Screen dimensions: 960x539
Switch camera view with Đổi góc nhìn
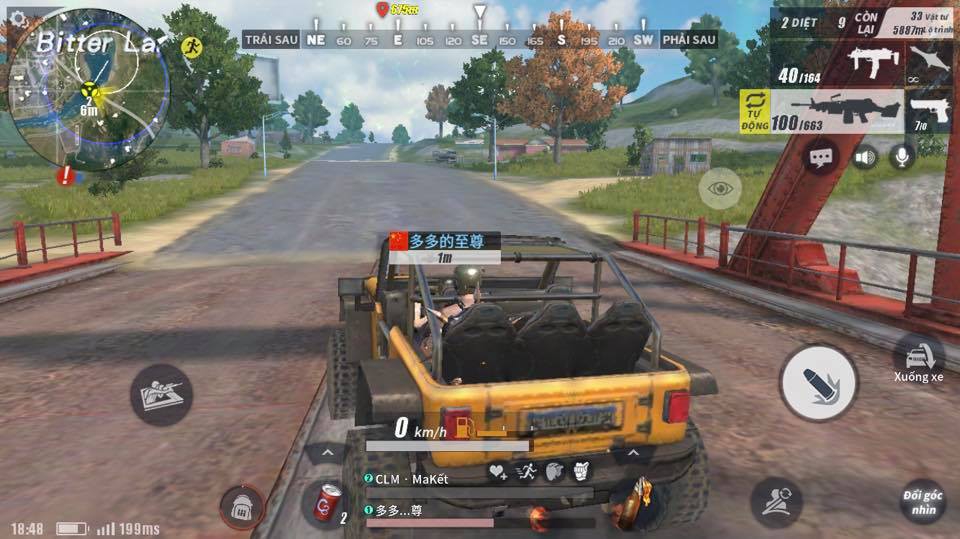click(x=923, y=501)
